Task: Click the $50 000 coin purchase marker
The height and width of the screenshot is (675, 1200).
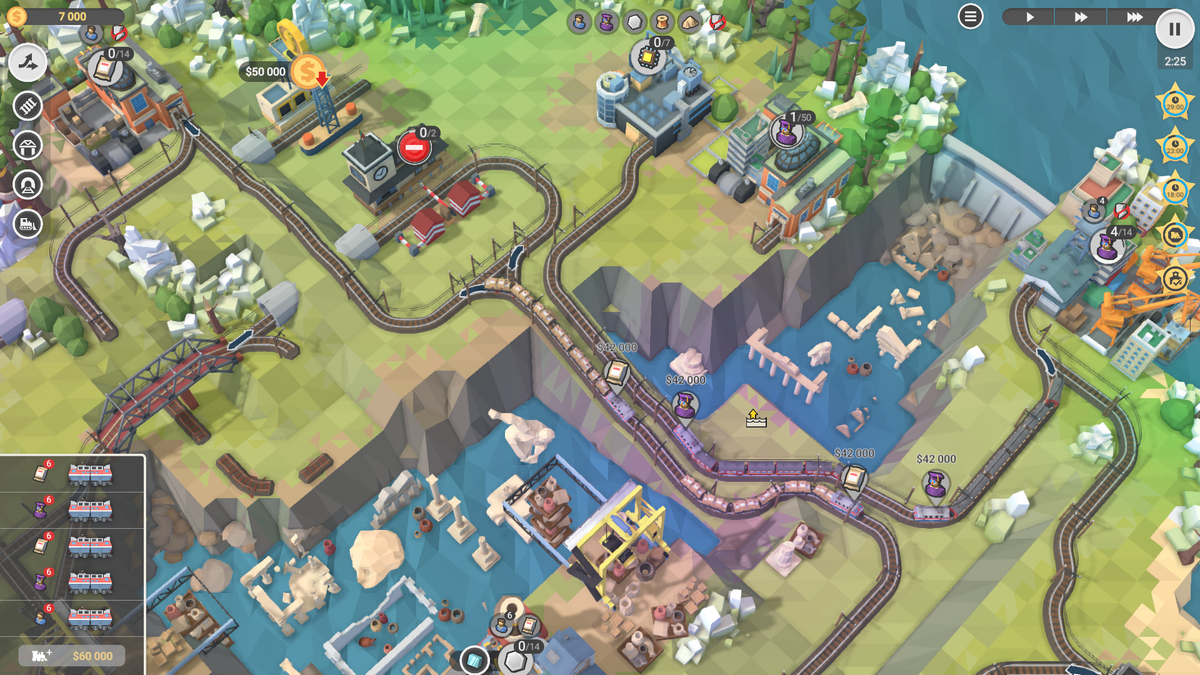Action: click(x=309, y=71)
